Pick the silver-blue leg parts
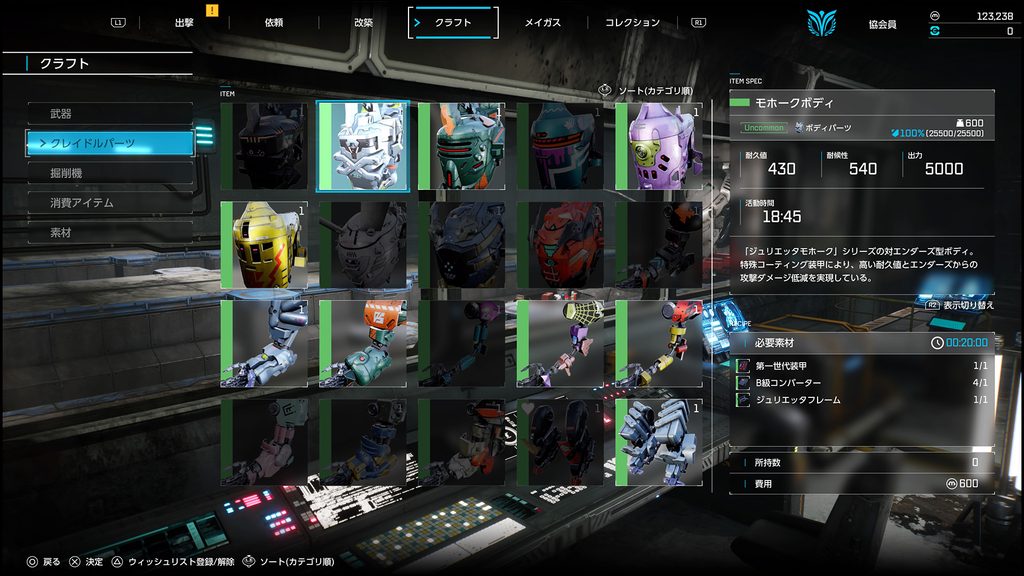This screenshot has height=576, width=1024. [659, 443]
